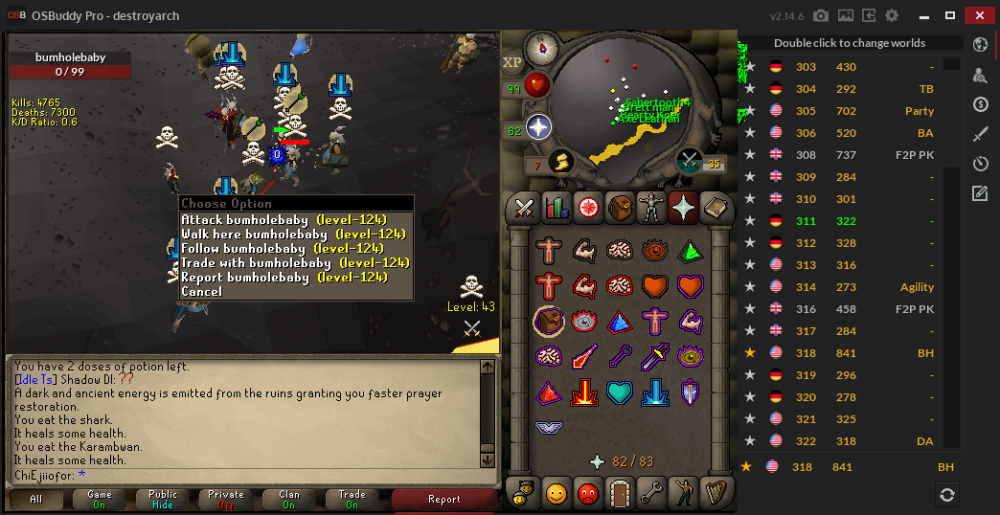
Task: Report bumholebaby from context menu
Action: [284, 277]
